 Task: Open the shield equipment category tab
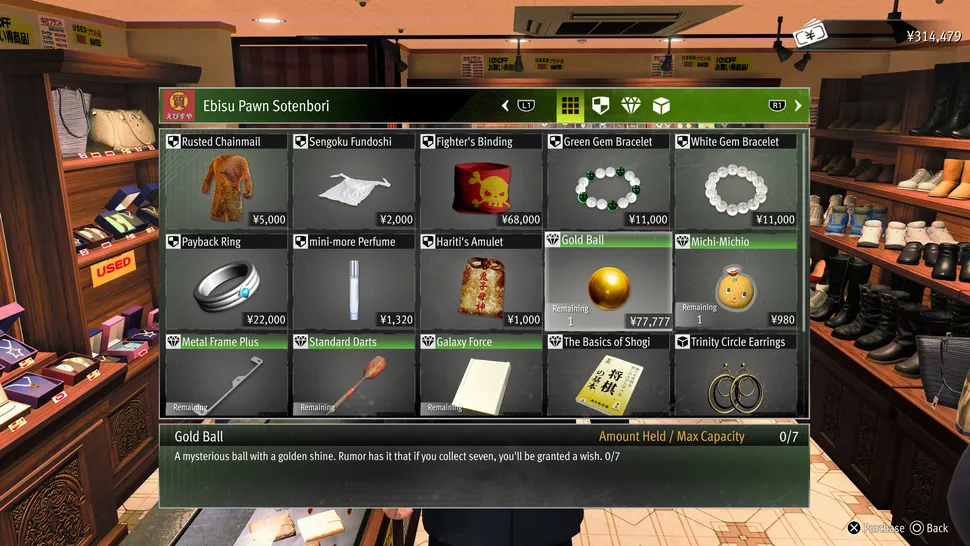(600, 105)
